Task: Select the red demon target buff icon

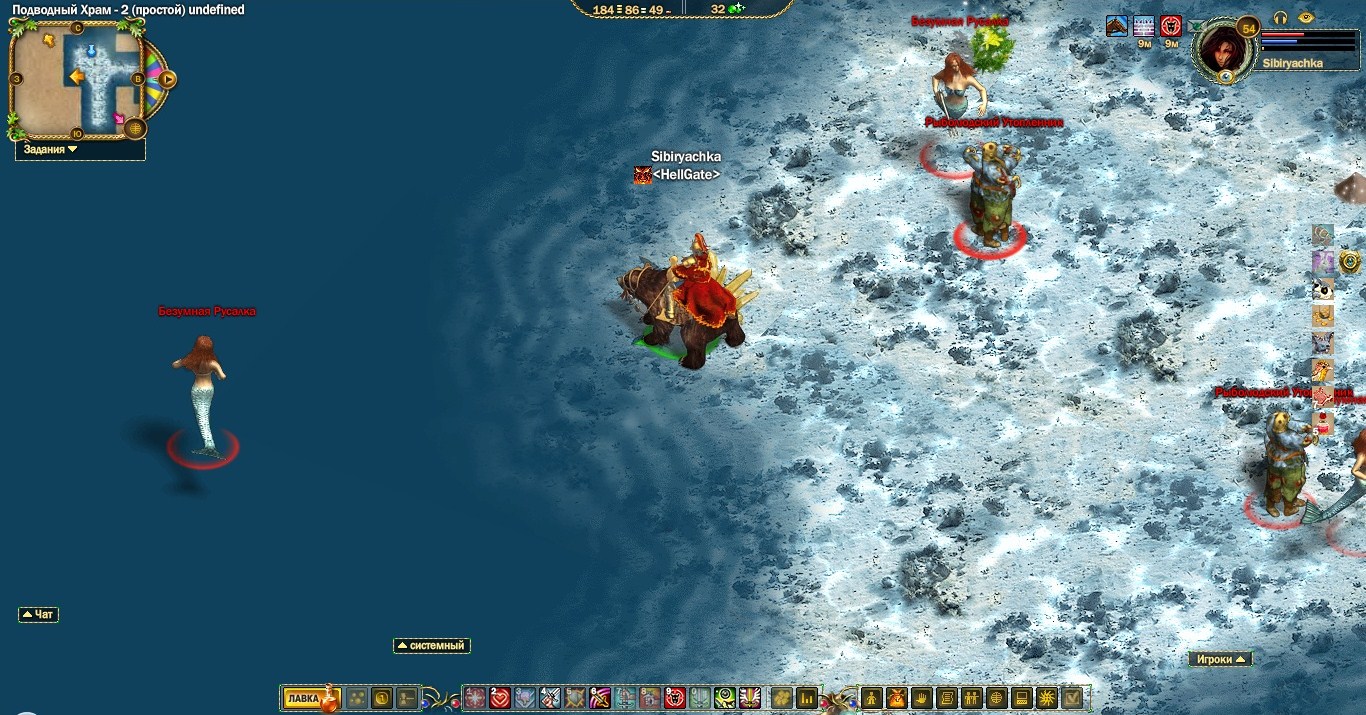Action: click(x=1171, y=26)
